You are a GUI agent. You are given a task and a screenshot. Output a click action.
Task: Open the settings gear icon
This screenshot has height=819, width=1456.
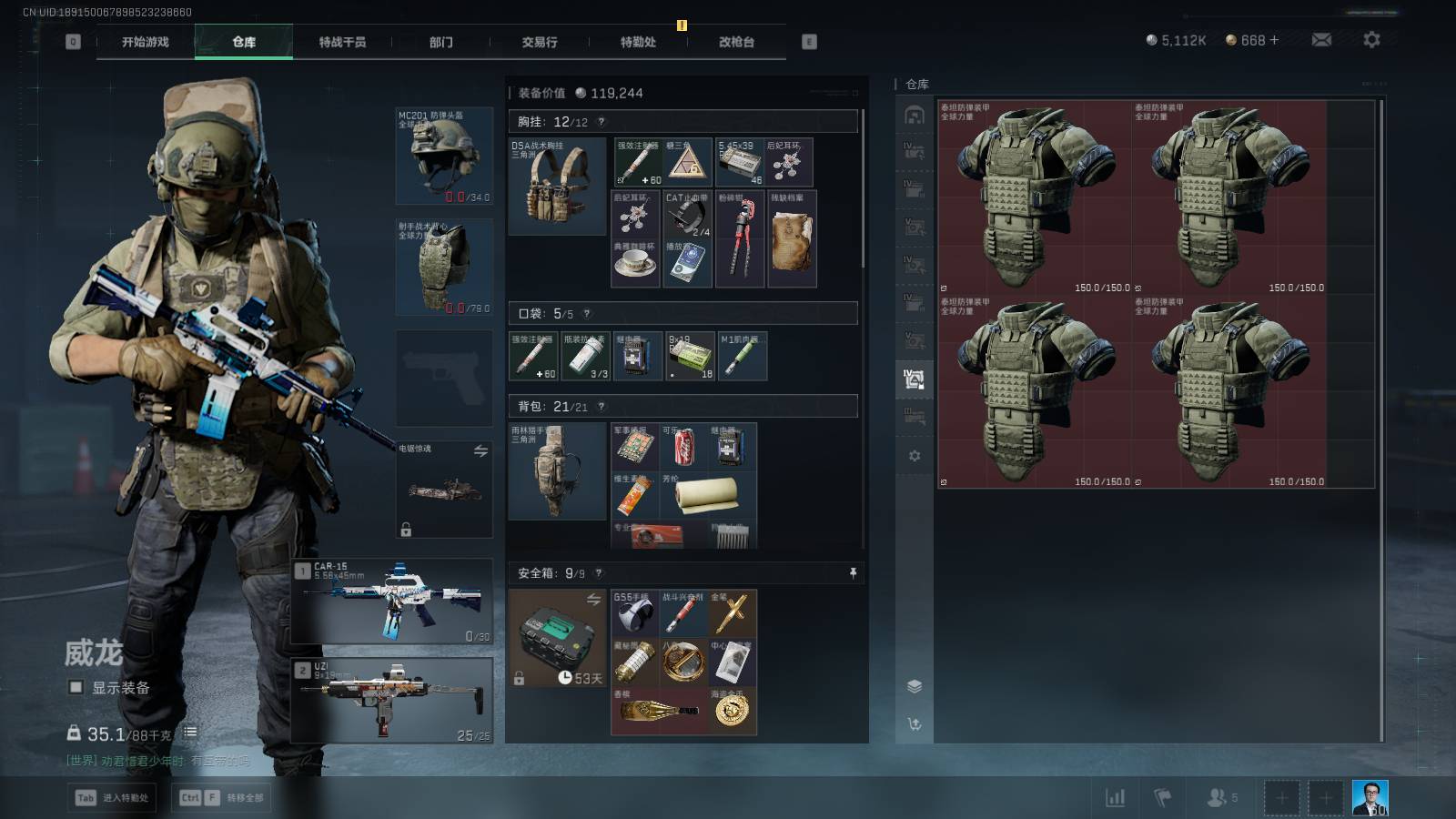click(x=1371, y=40)
